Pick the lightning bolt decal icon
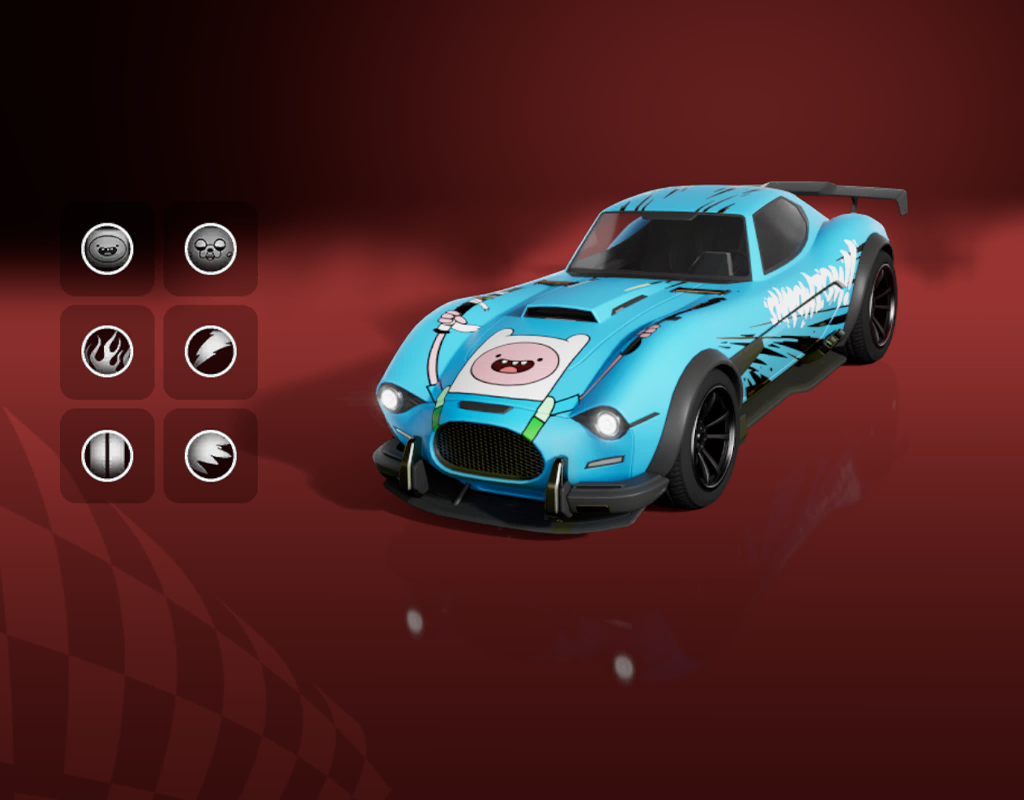Screen dimensions: 1024x800 point(211,352)
